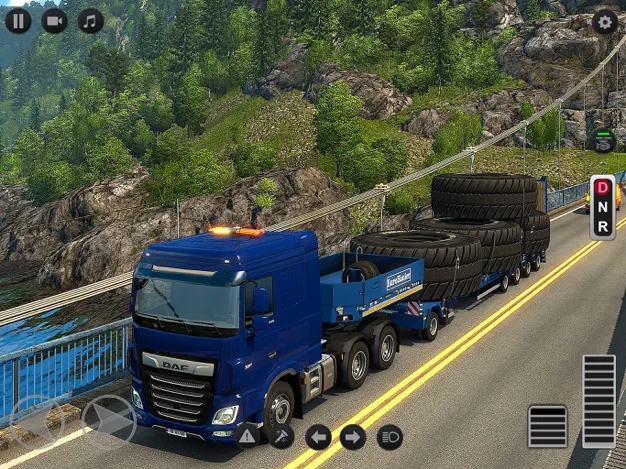Pause the game
The height and width of the screenshot is (469, 626).
tap(18, 21)
